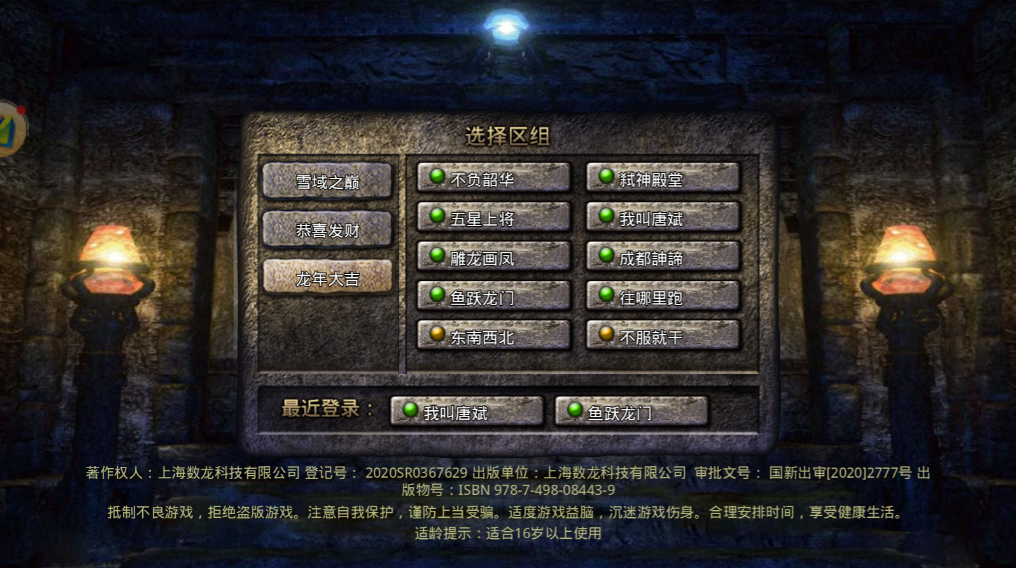Viewport: 1016px width, 568px height.
Task: Choose the 东南西北 server
Action: 494,336
